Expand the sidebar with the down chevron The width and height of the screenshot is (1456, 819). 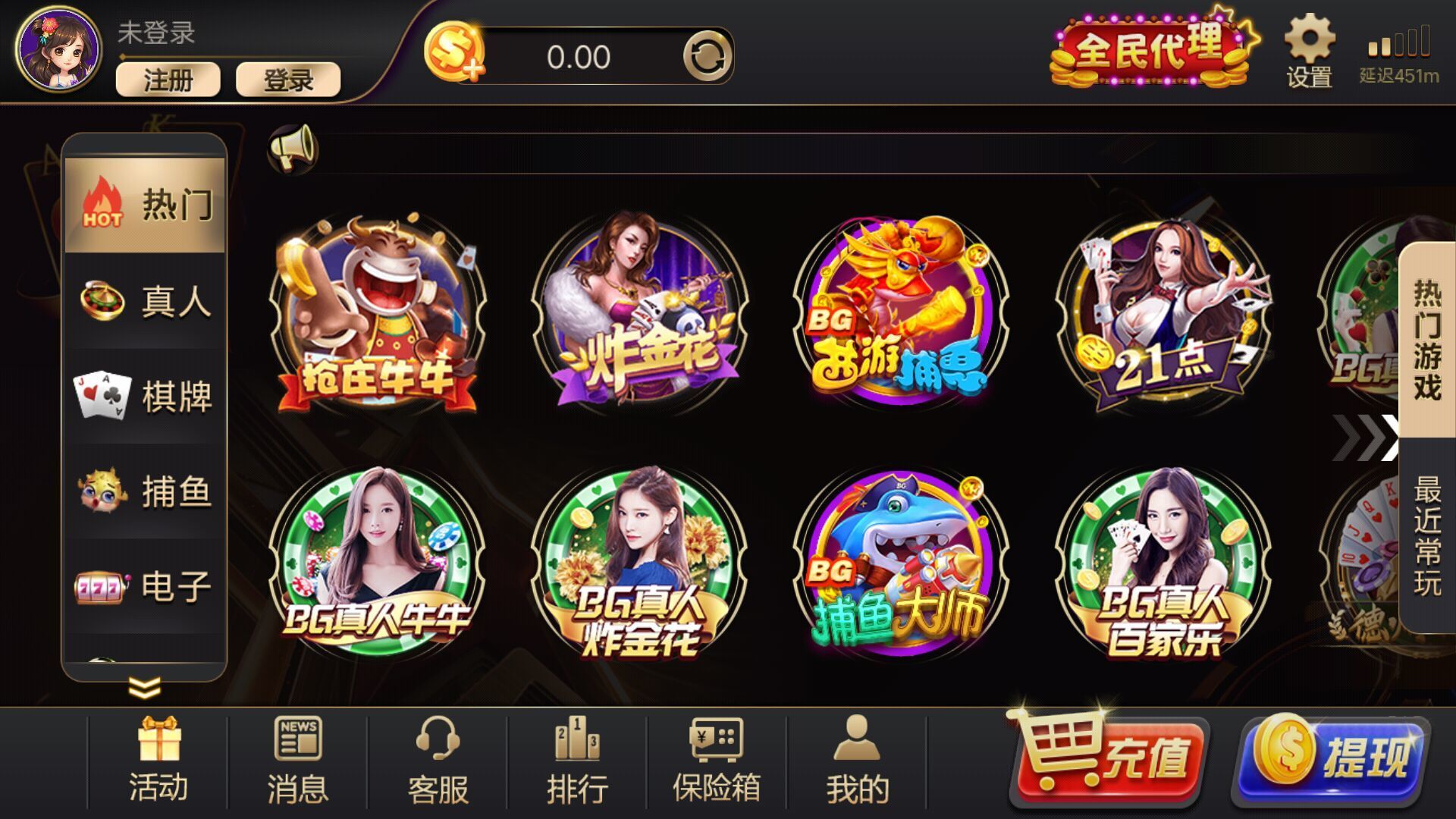144,686
